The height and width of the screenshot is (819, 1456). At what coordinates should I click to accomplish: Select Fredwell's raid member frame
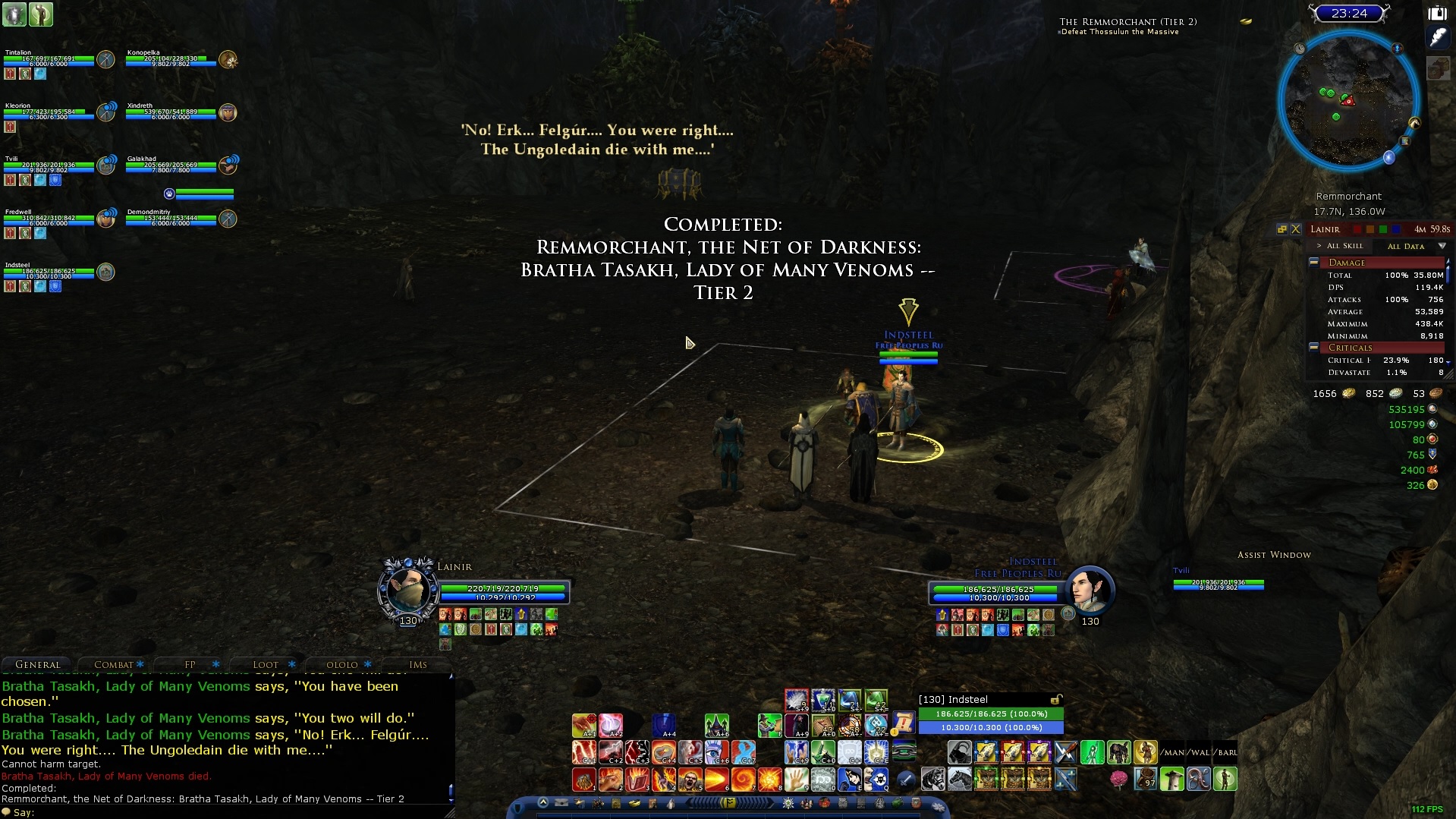point(49,219)
